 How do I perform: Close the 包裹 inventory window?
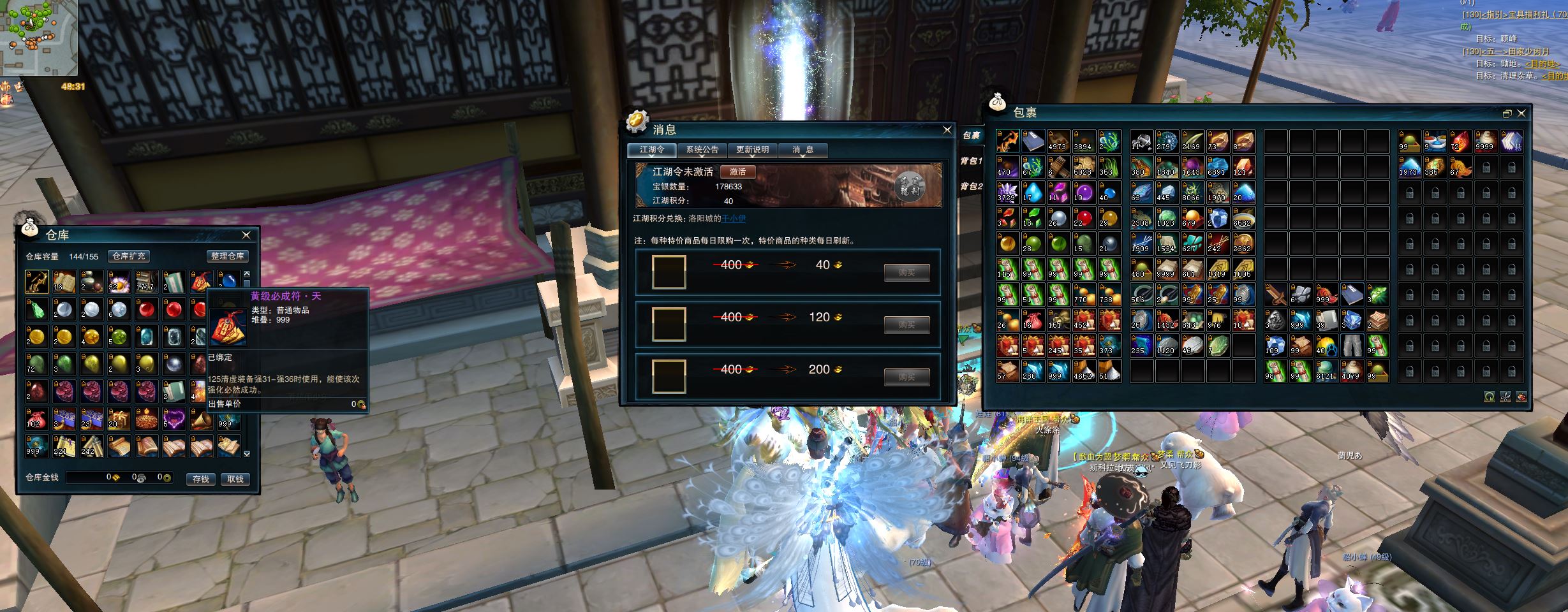tap(1521, 113)
